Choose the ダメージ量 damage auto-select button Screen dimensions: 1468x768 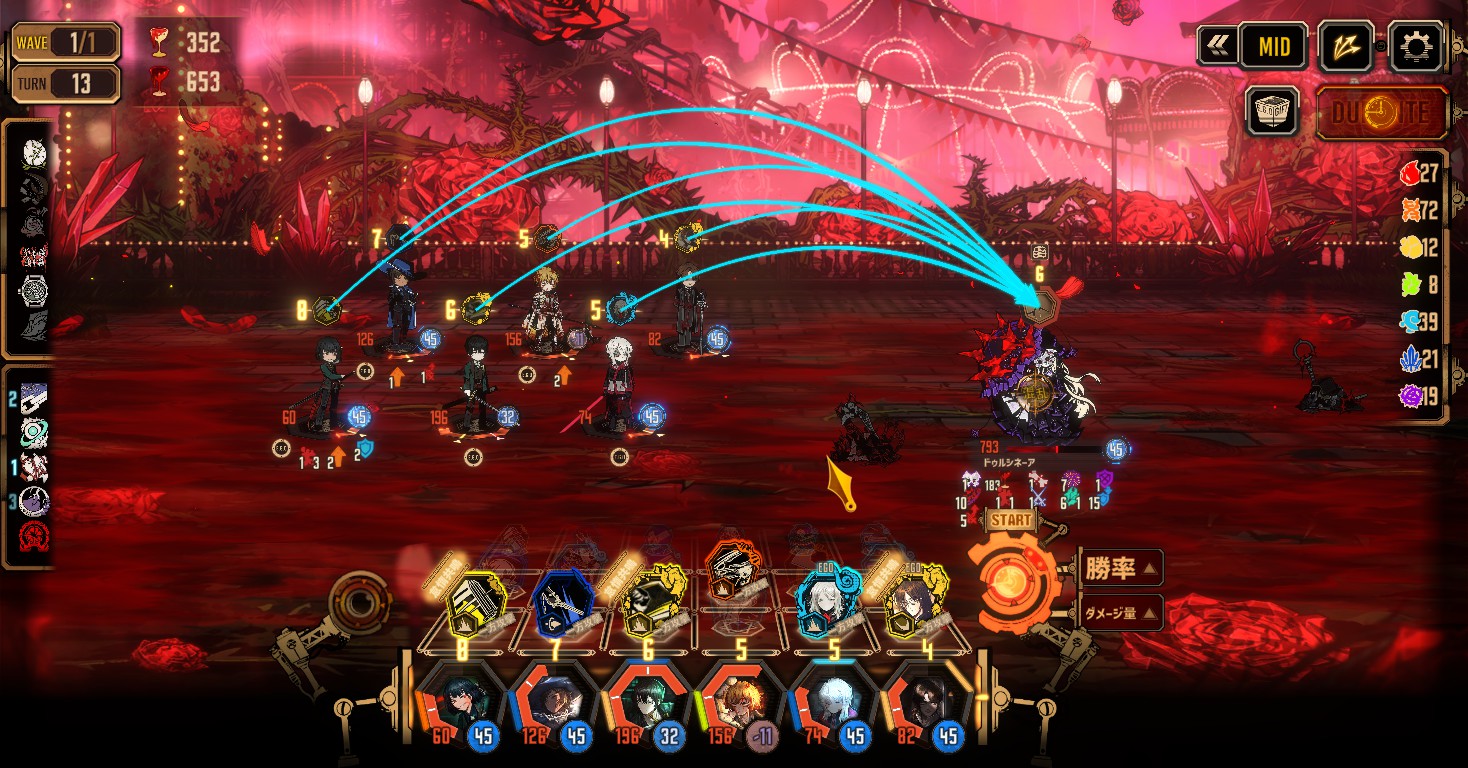1118,612
